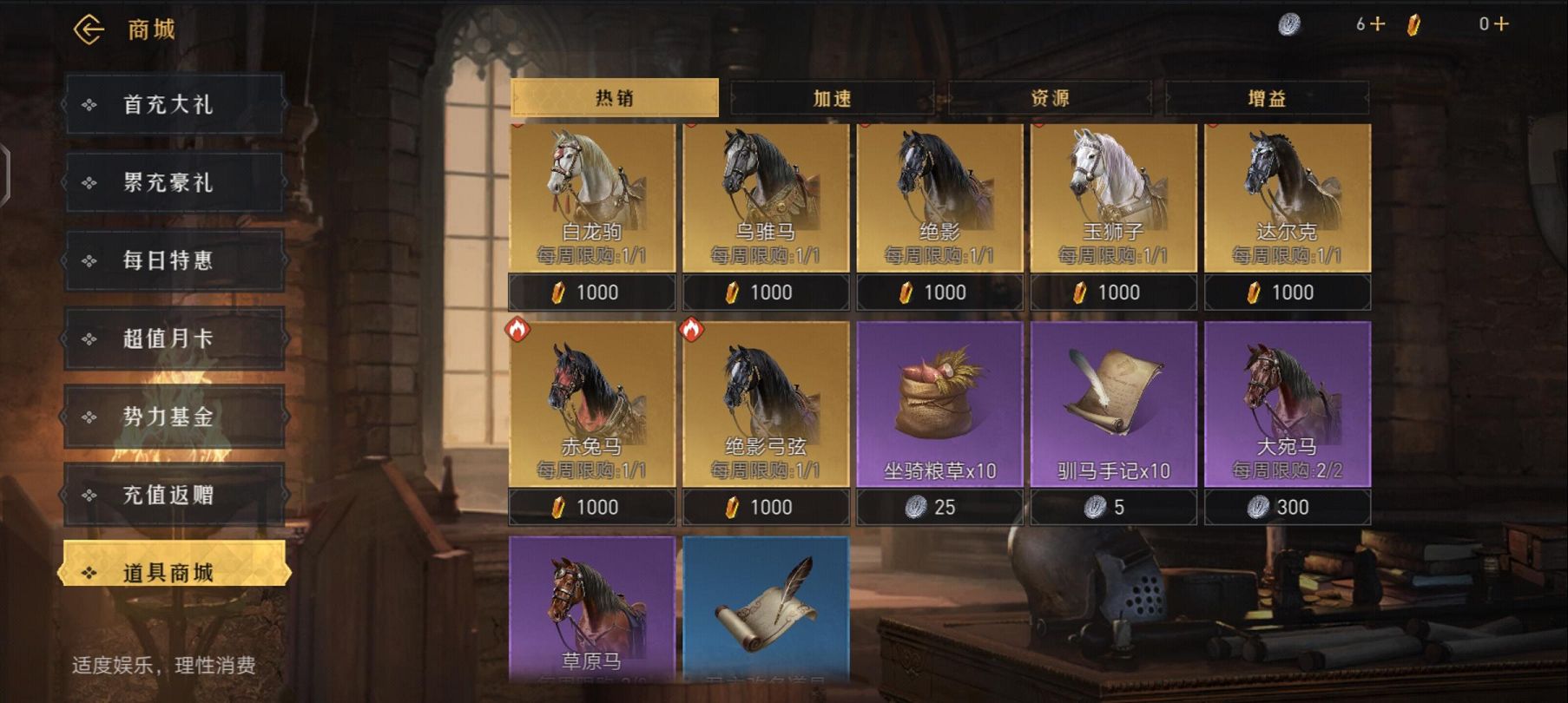Image resolution: width=1568 pixels, height=703 pixels.
Task: Select the 道具商城 menu entry
Action: pos(174,572)
